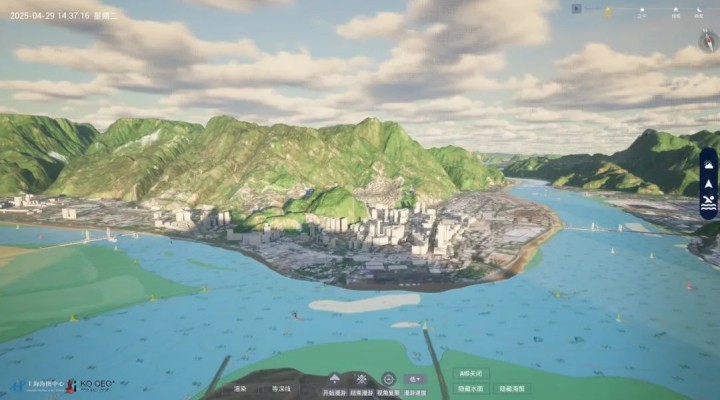Hide the water surface with 隐藏水面

[471, 388]
